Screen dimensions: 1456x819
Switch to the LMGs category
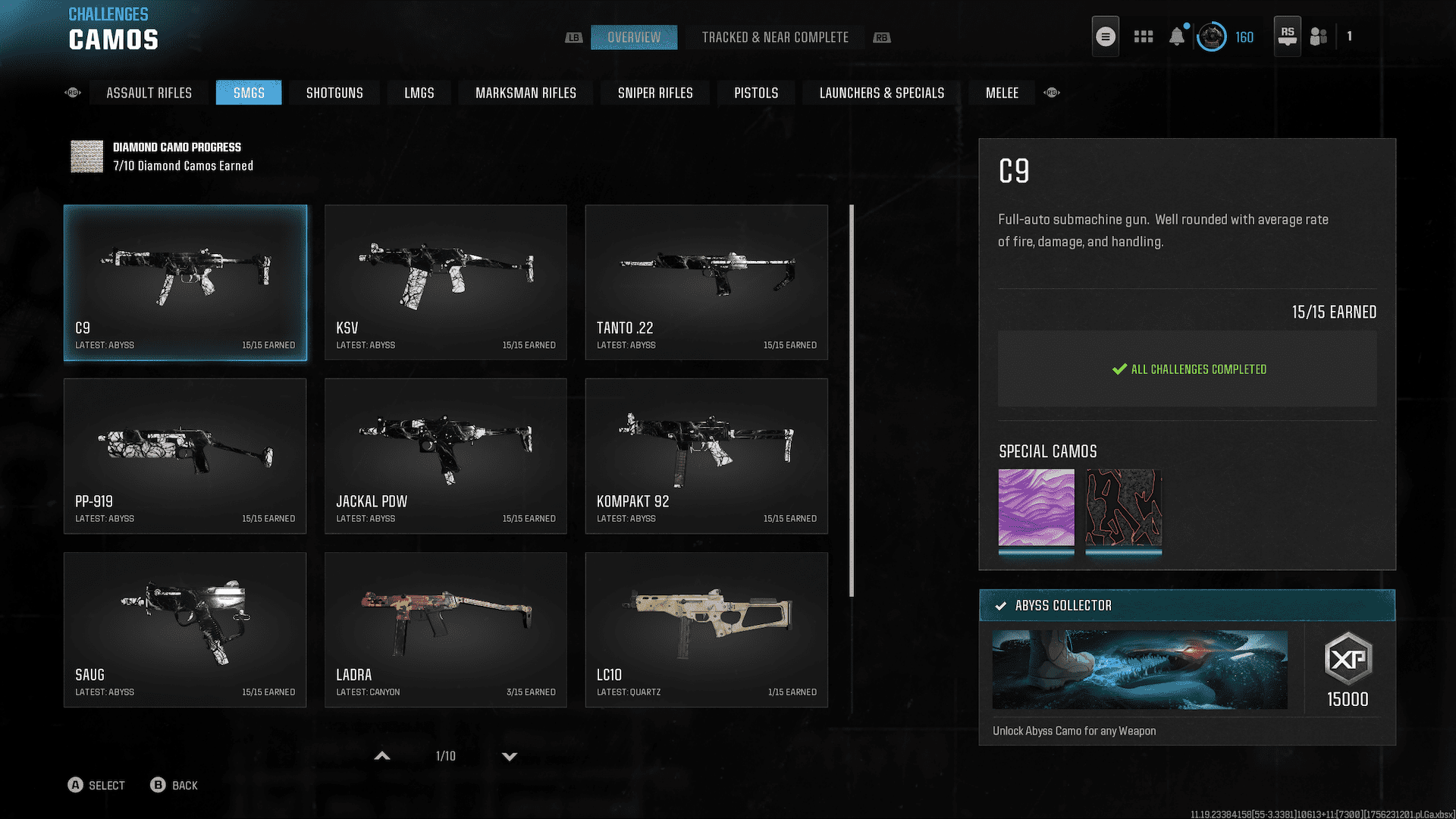pos(419,93)
